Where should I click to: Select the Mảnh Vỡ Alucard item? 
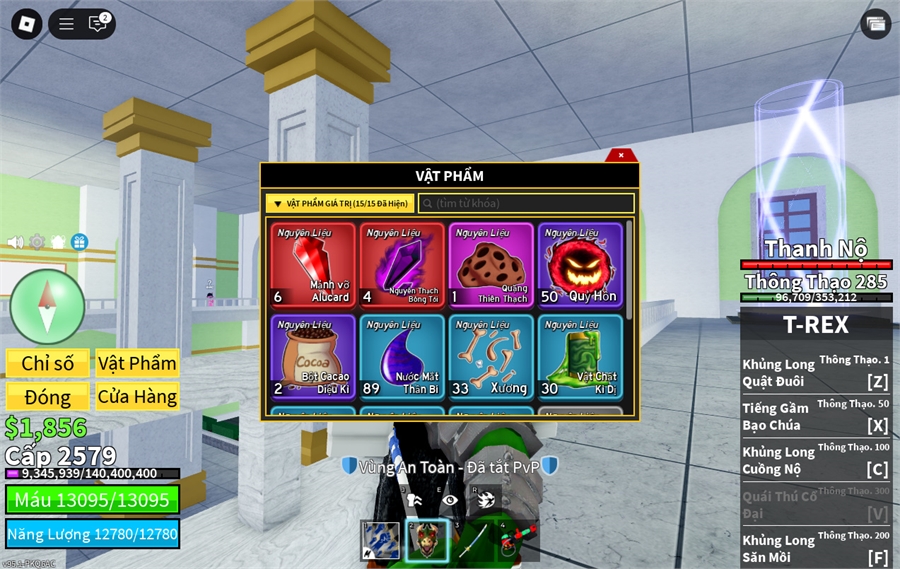pyautogui.click(x=313, y=265)
